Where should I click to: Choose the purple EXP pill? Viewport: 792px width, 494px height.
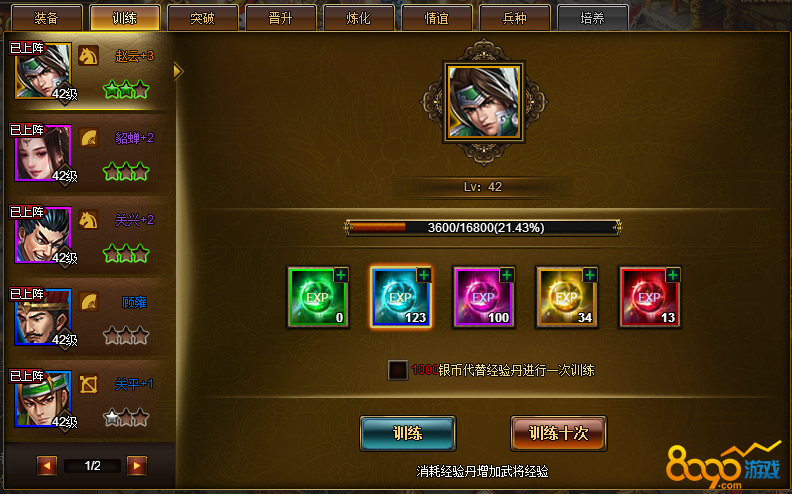click(483, 297)
